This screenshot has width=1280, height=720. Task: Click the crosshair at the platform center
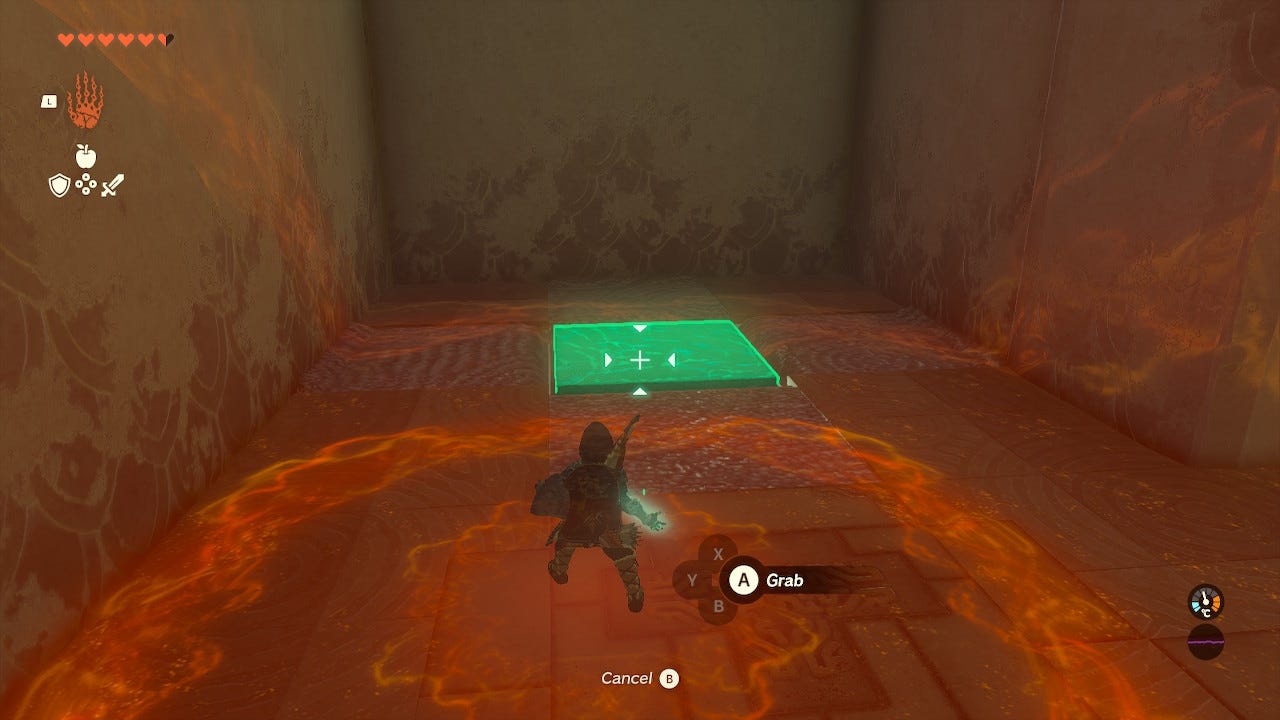(640, 358)
